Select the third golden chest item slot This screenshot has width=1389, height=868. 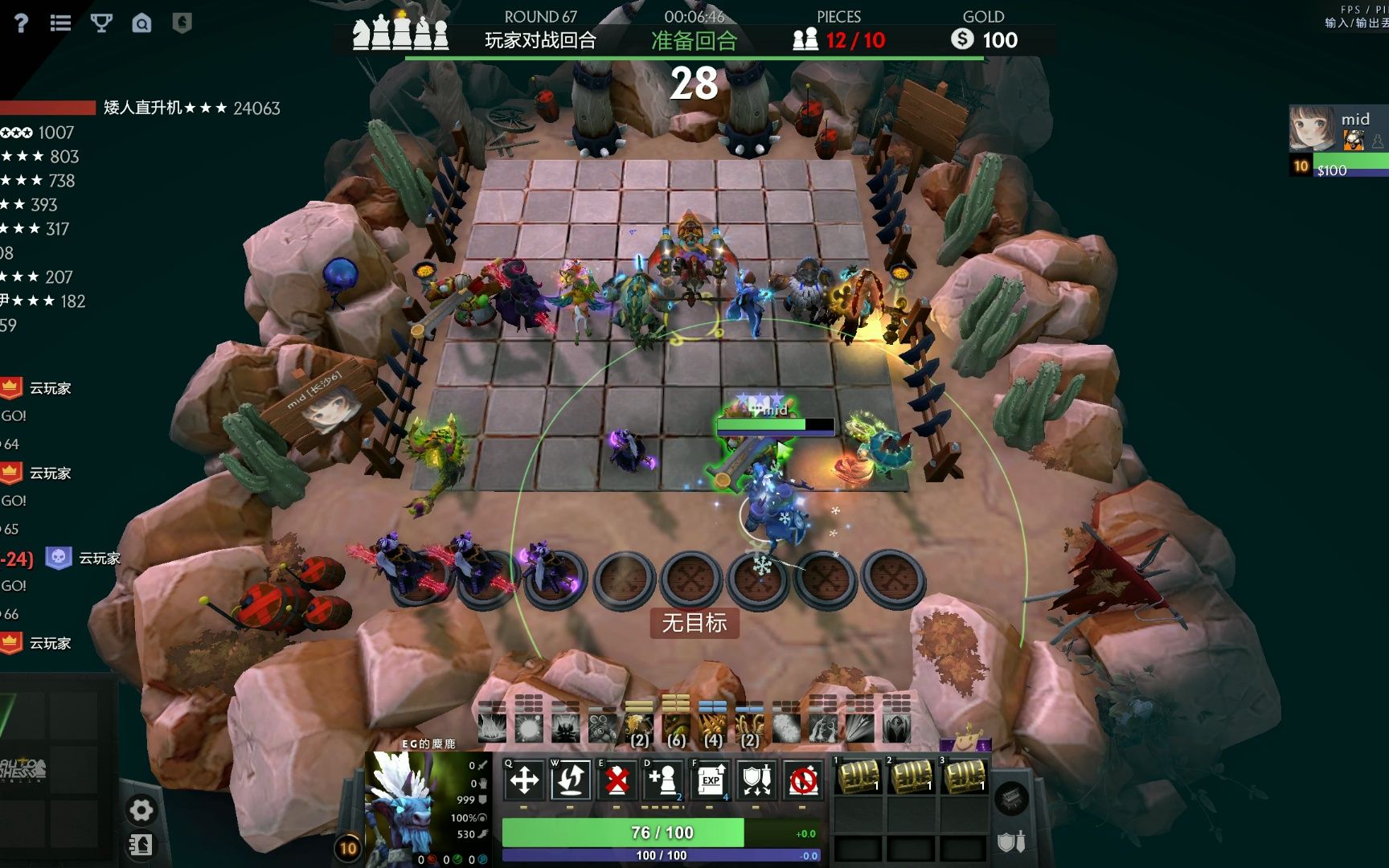click(x=965, y=776)
